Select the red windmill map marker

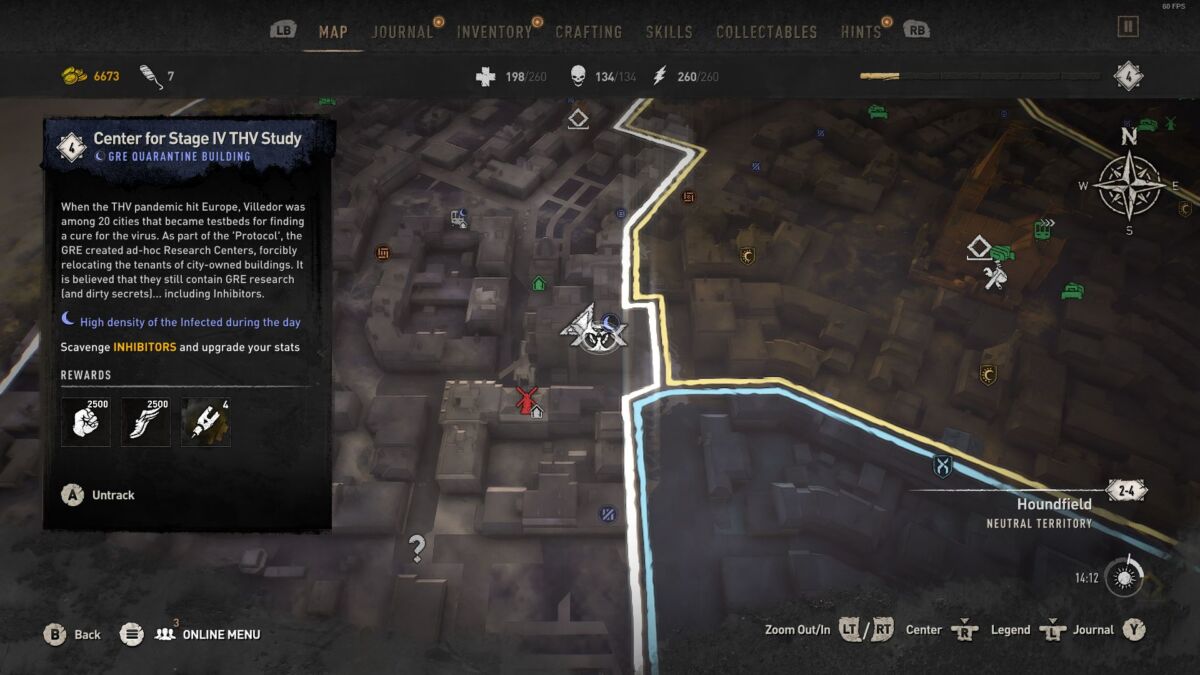coord(525,400)
